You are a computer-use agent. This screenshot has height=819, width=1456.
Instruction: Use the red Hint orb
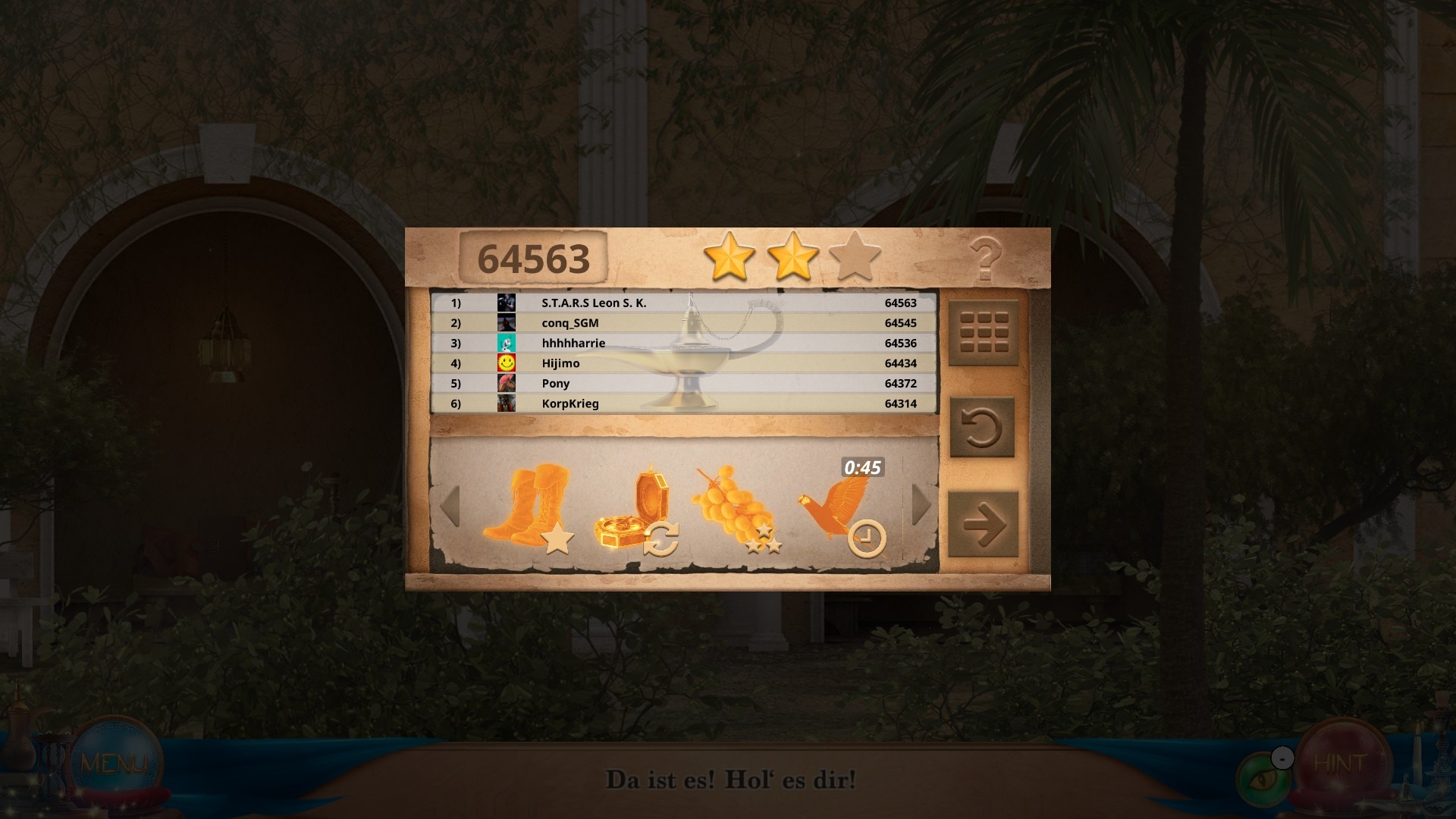click(x=1341, y=763)
